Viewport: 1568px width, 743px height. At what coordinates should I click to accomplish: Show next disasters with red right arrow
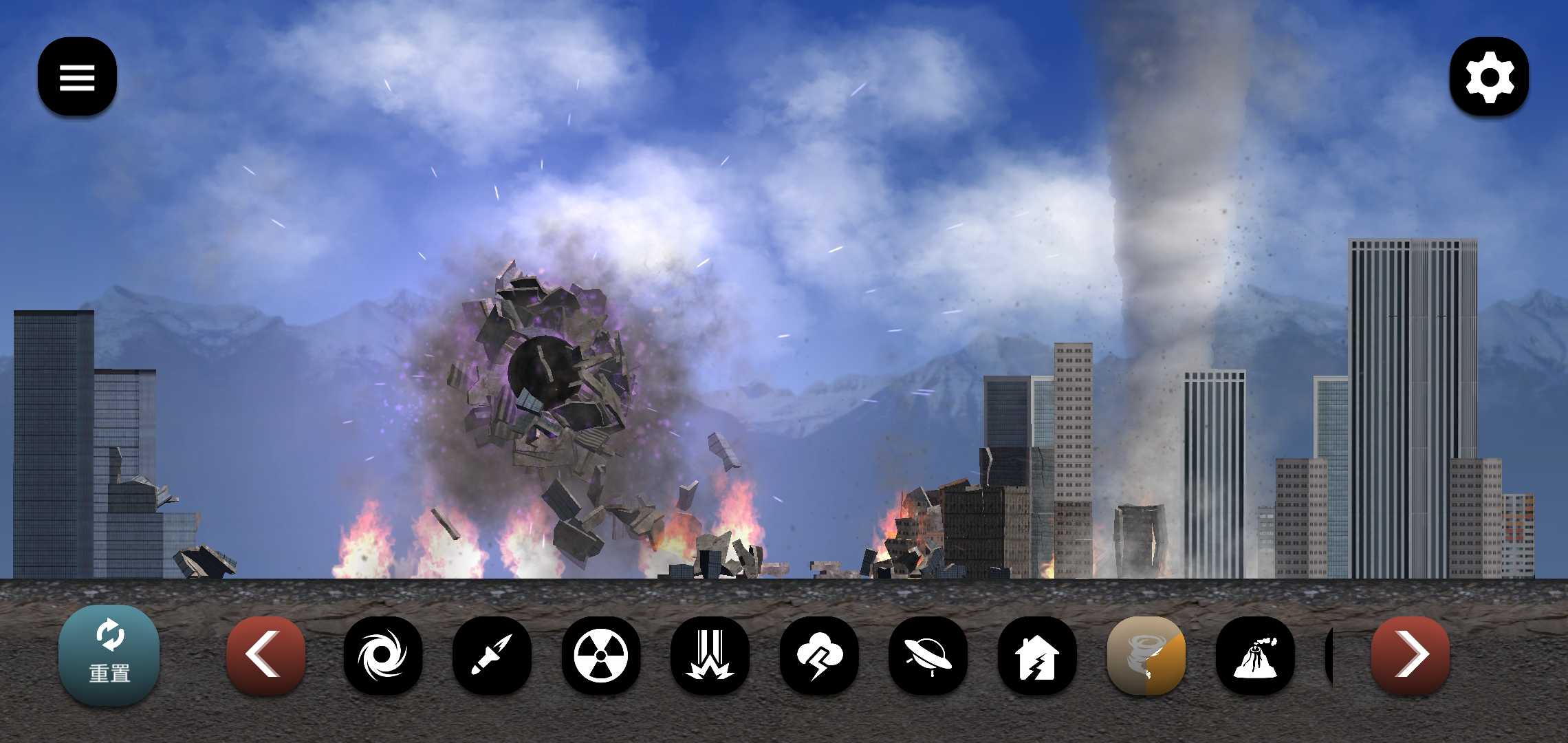1410,654
